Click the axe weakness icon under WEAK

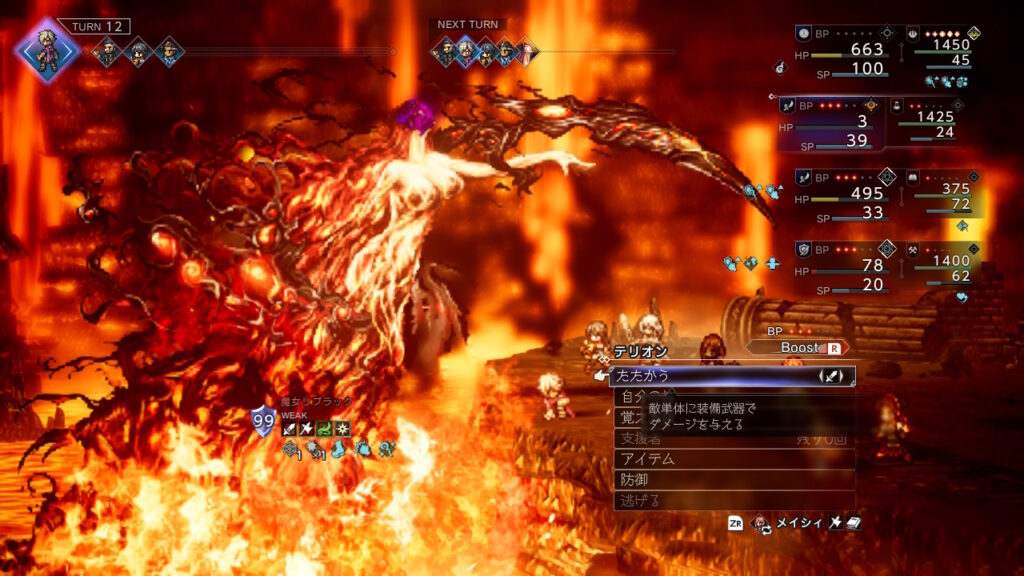(x=307, y=429)
